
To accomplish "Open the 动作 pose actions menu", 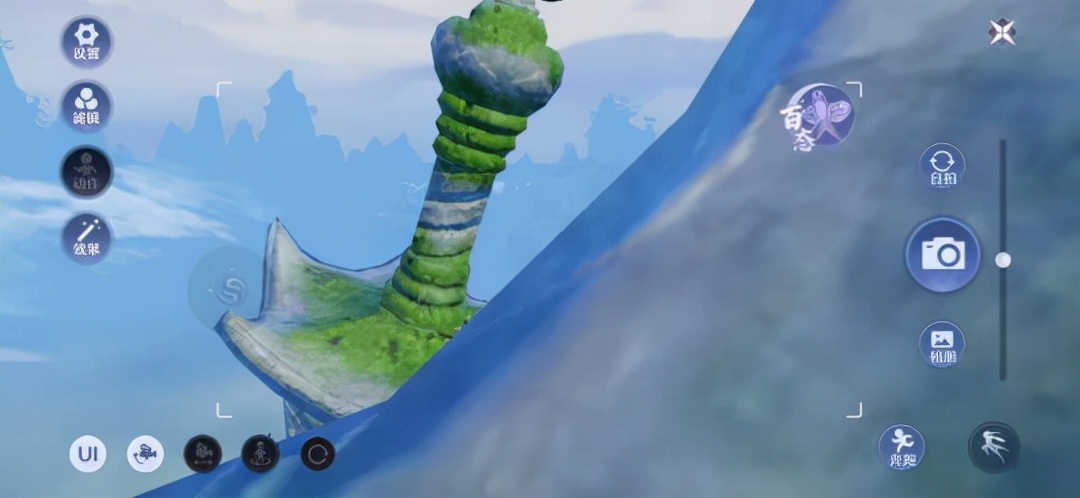I will (x=86, y=172).
